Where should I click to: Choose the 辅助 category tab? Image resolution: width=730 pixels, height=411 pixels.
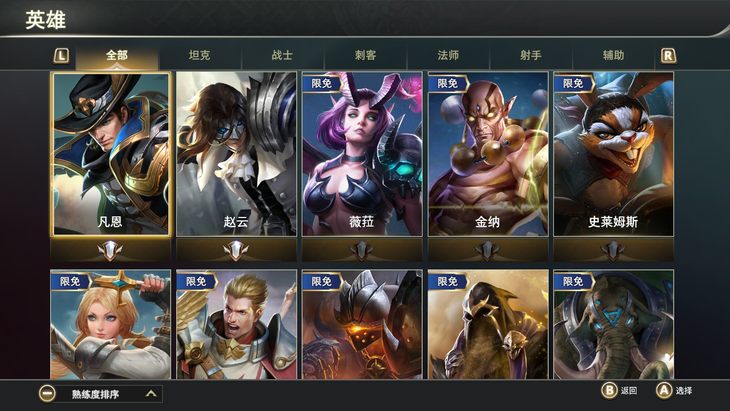point(613,55)
